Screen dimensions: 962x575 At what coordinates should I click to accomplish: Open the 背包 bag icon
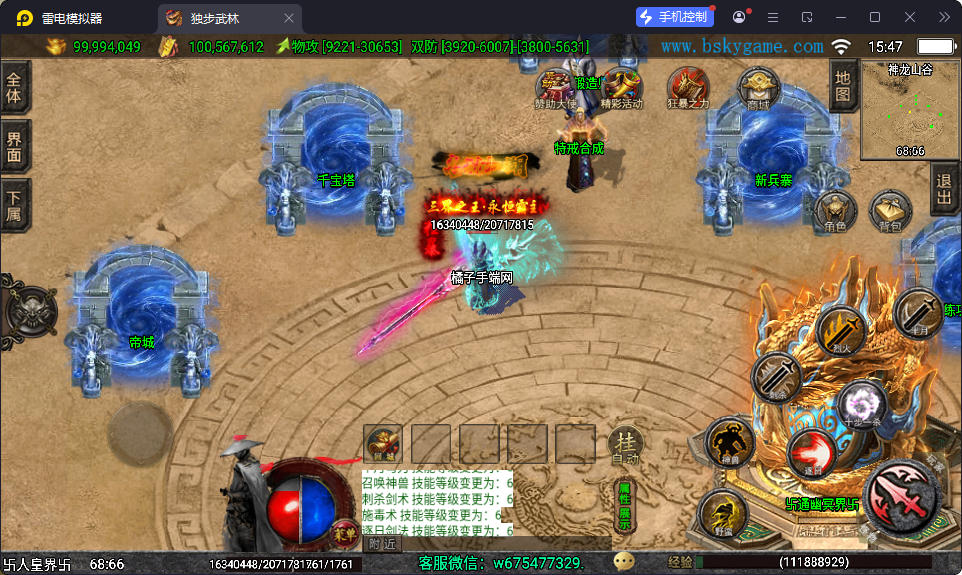coord(889,212)
